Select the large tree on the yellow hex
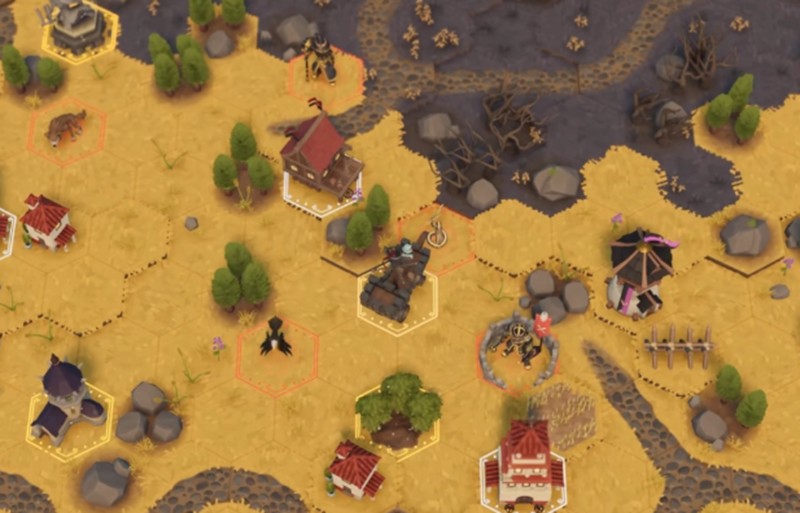Screen dimensions: 800x513 pyautogui.click(x=397, y=412)
